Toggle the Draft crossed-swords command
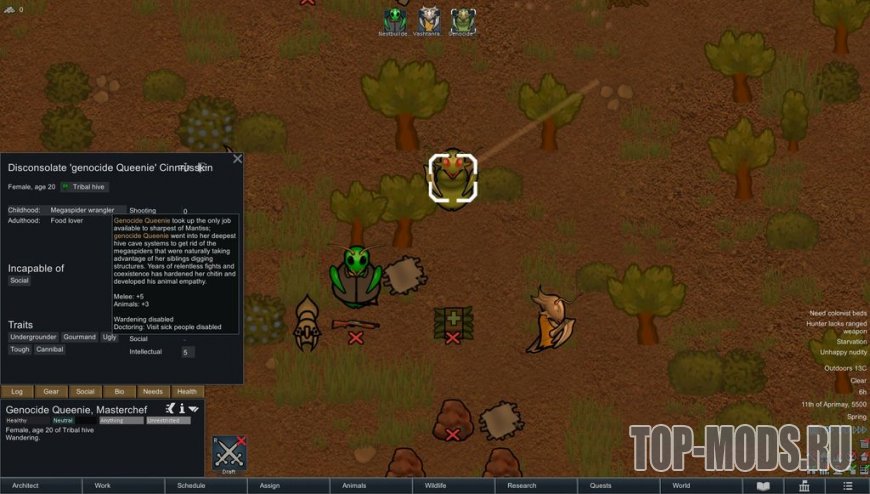 [x=229, y=454]
